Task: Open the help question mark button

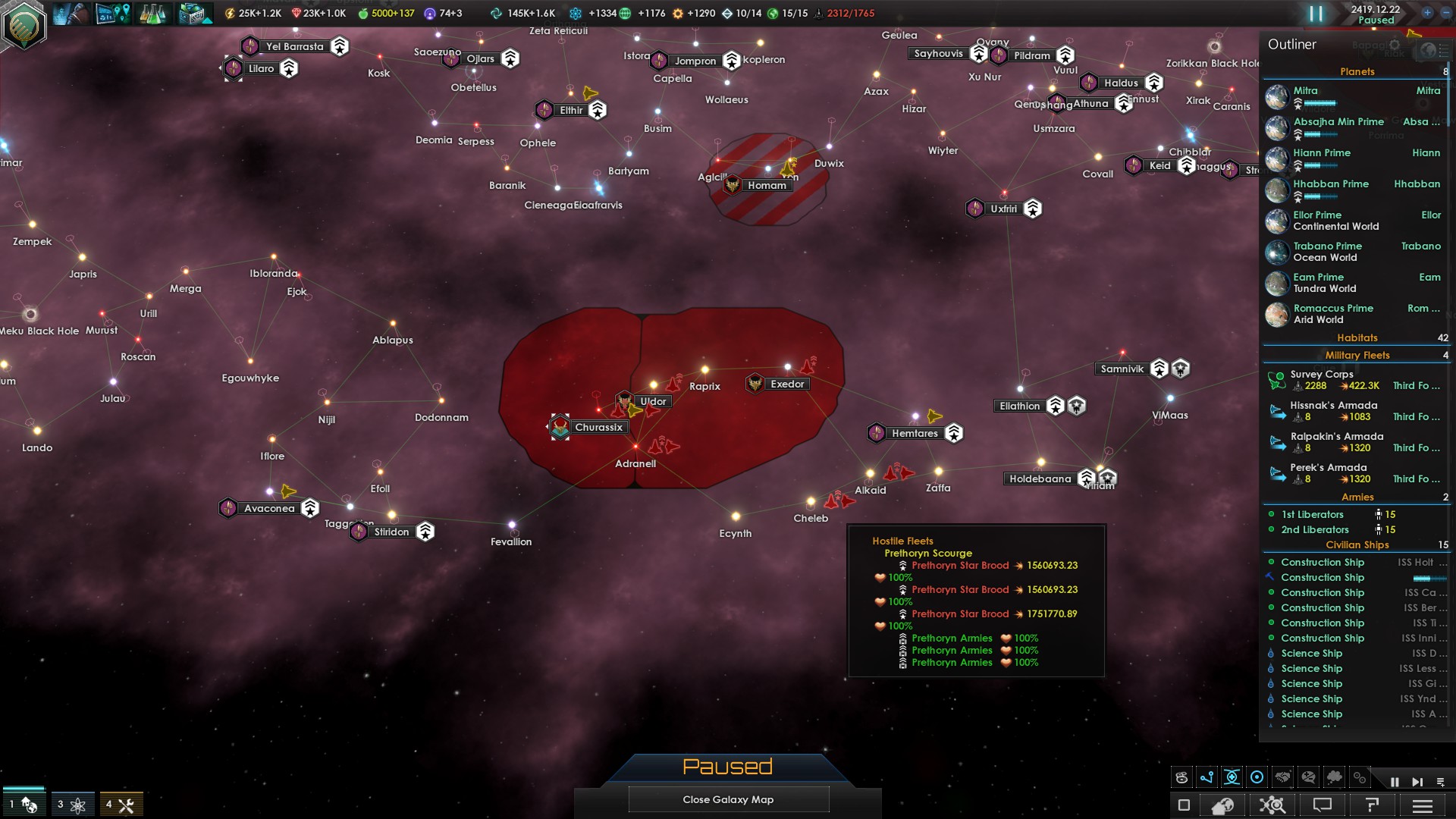Action: coord(1372,805)
